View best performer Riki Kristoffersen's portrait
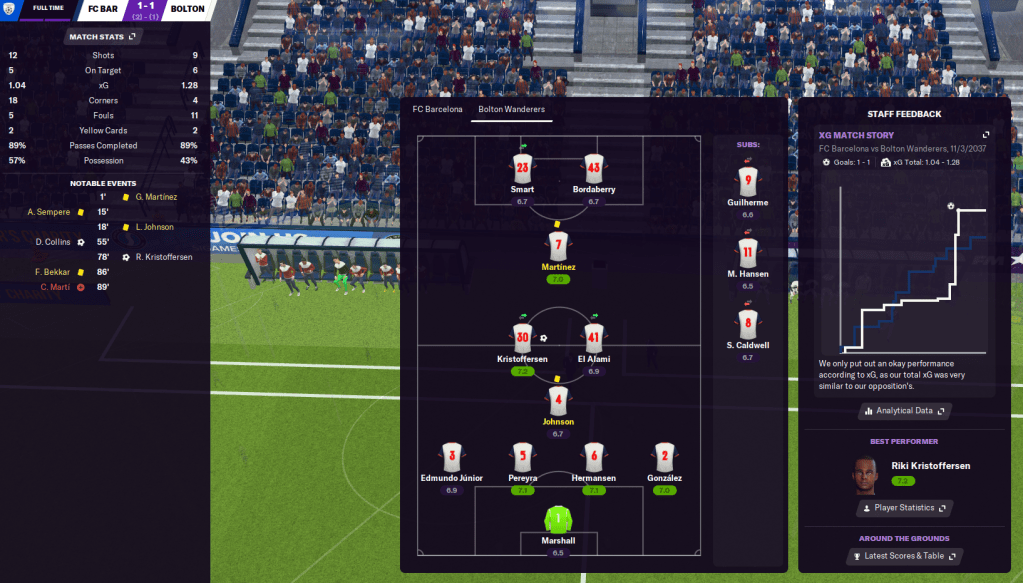 (866, 475)
